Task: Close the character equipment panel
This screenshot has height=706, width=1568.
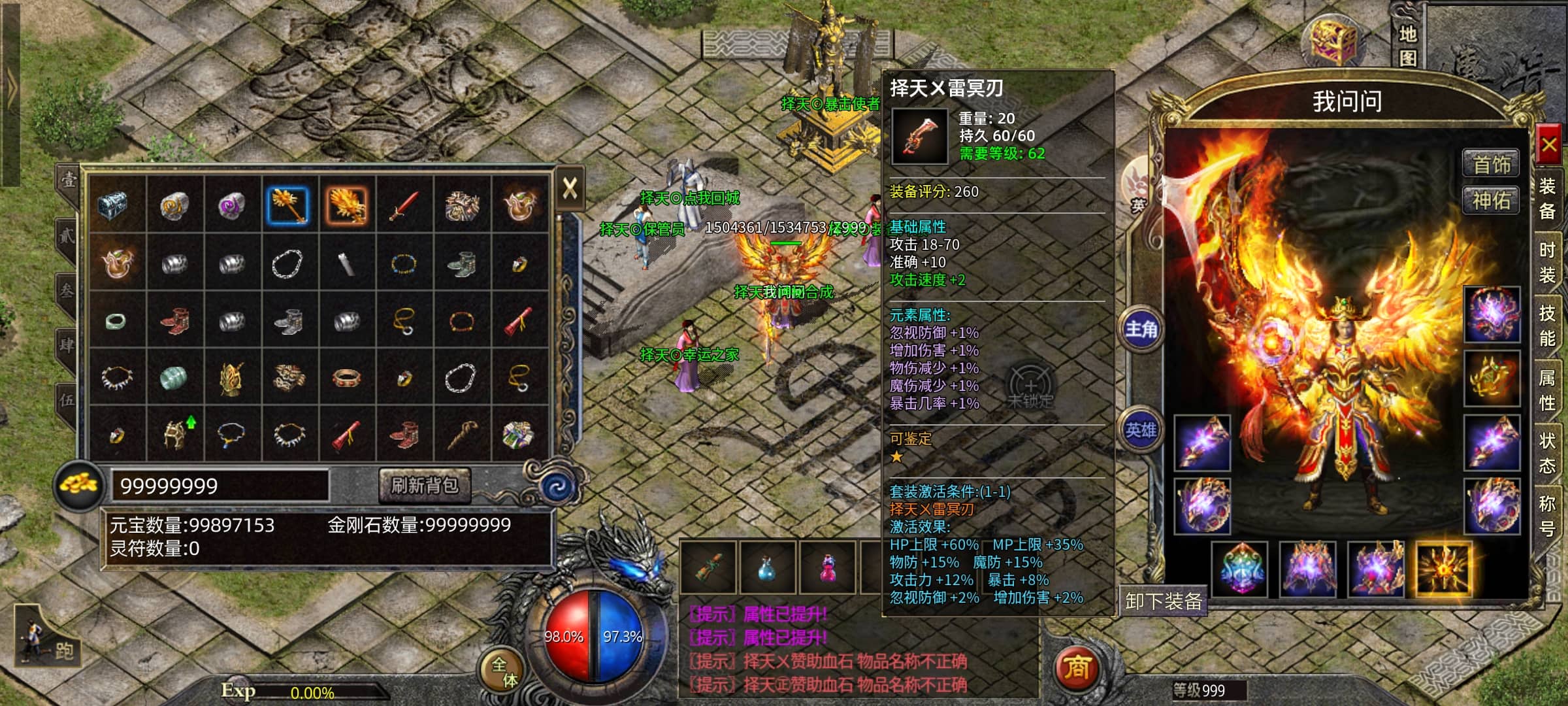Action: pyautogui.click(x=1548, y=144)
